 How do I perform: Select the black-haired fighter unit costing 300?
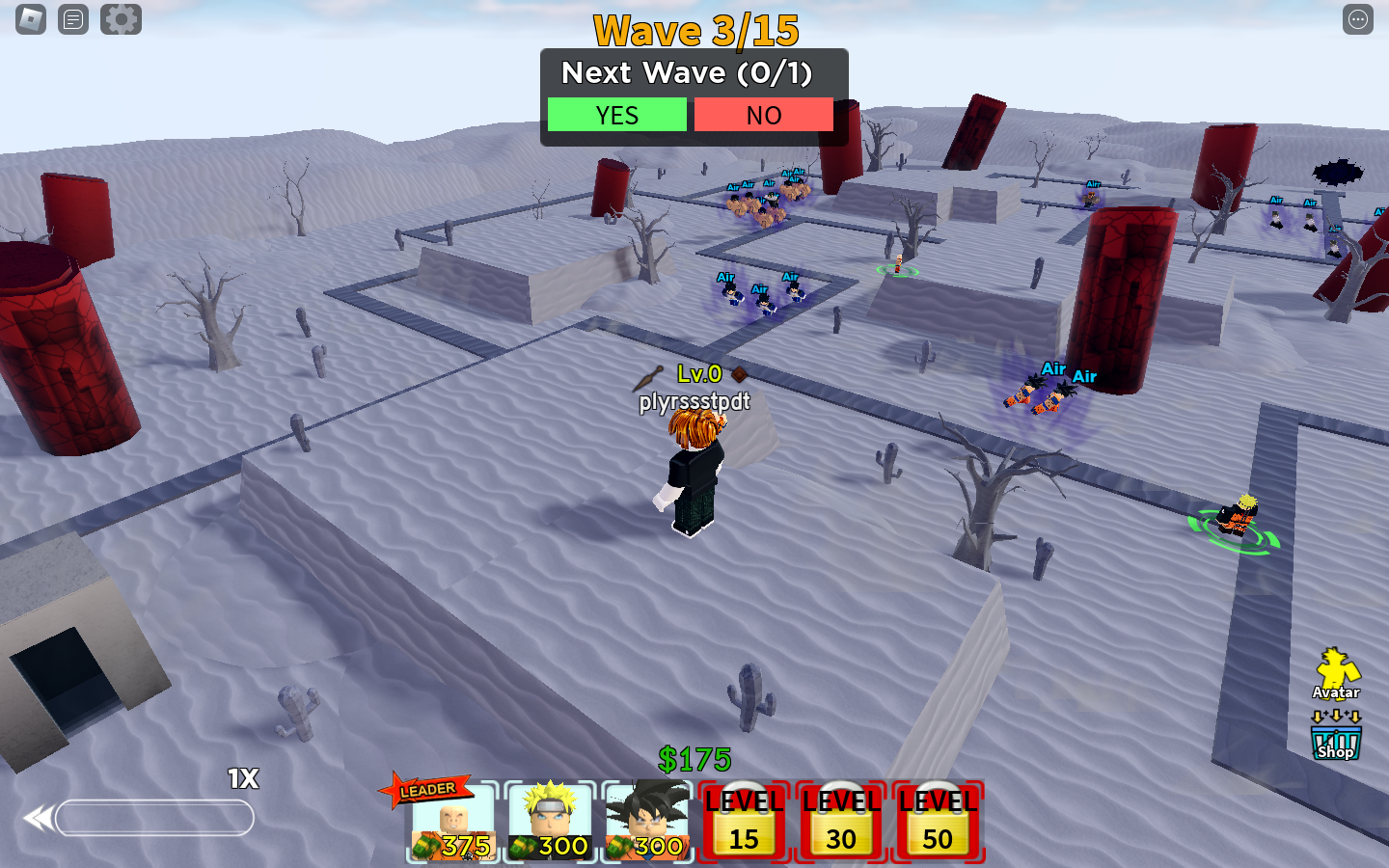click(x=647, y=822)
